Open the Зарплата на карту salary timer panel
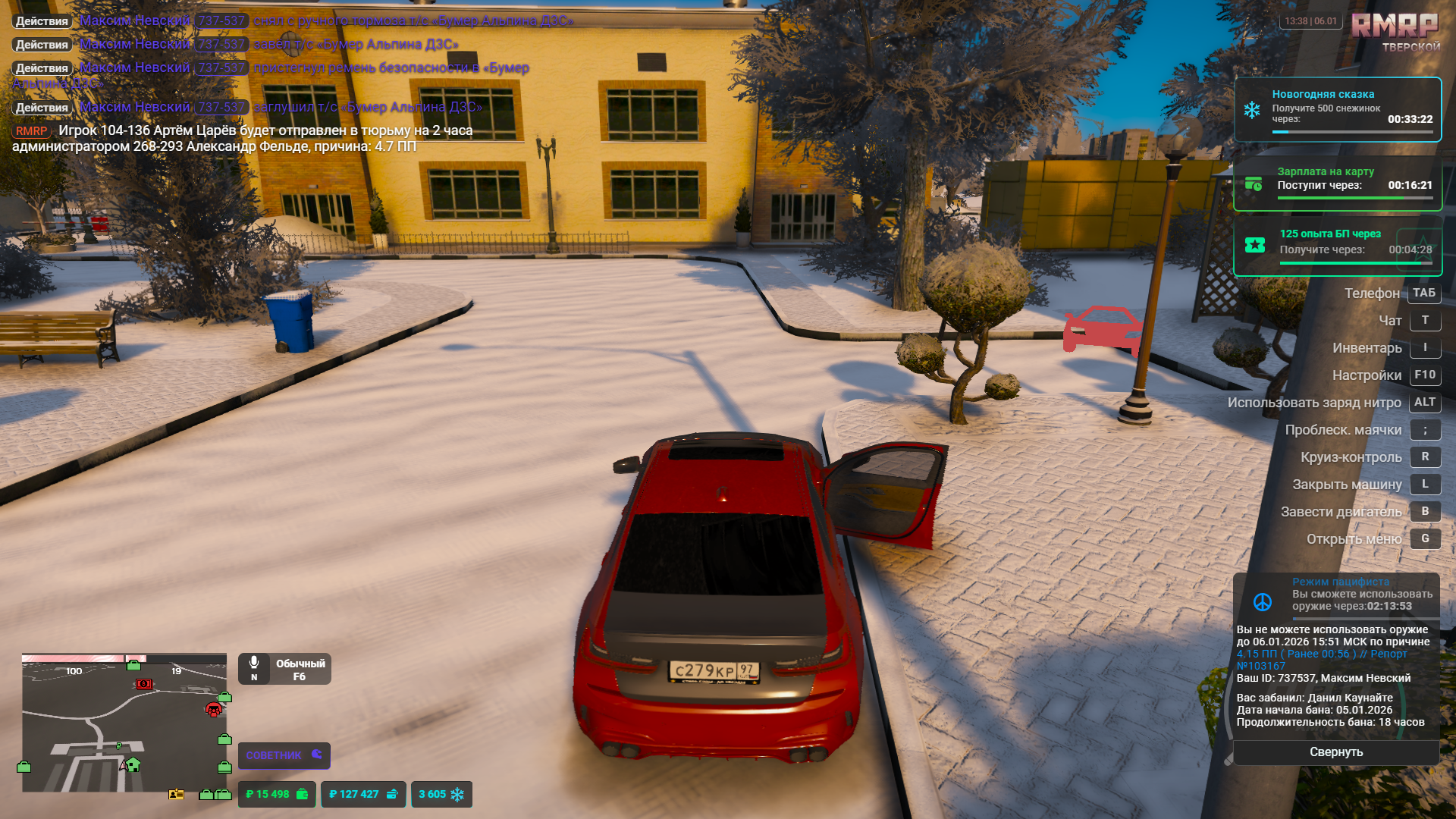The height and width of the screenshot is (819, 1456). point(1338,184)
